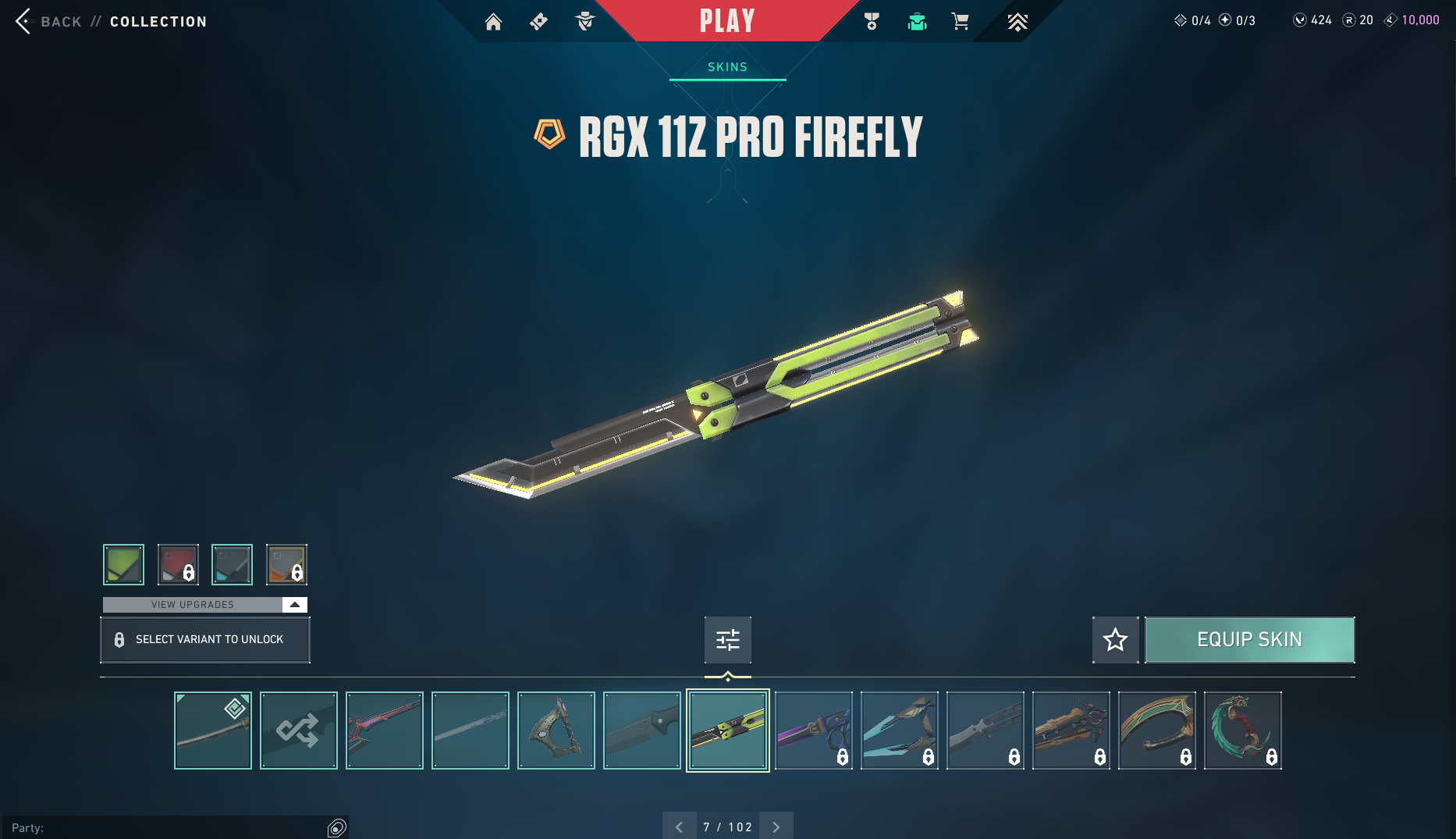
Task: Go to the next skin page arrow
Action: pyautogui.click(x=776, y=827)
